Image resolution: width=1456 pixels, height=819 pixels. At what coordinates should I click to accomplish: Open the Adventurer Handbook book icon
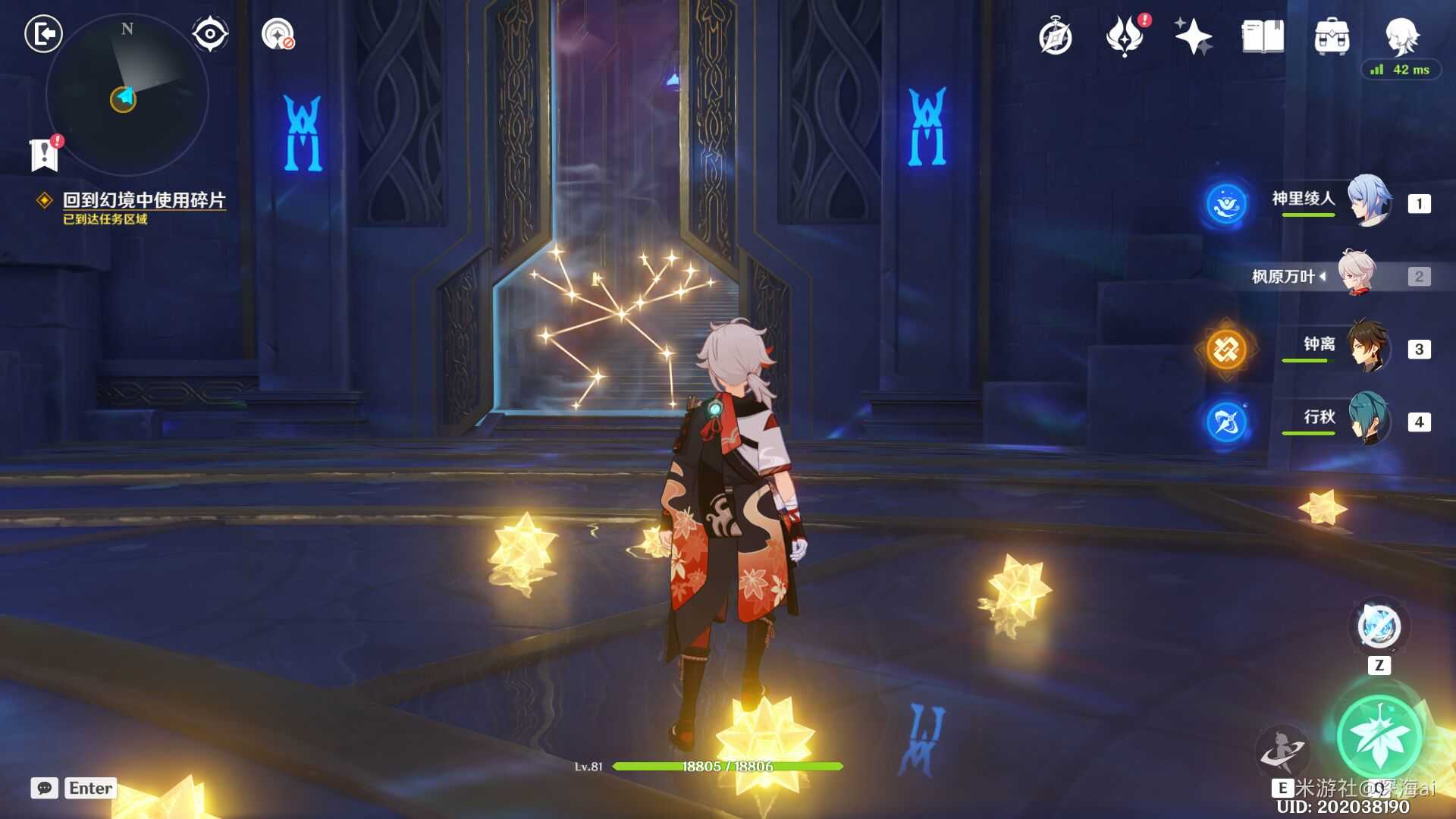click(1263, 36)
